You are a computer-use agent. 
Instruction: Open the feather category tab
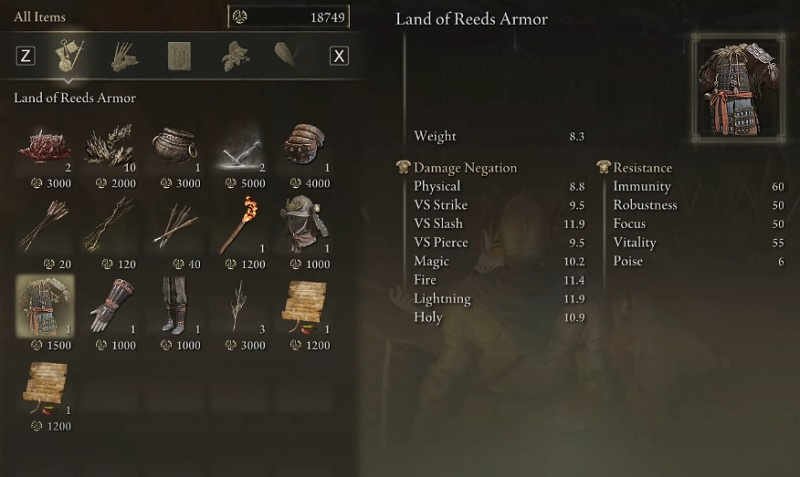tap(289, 56)
